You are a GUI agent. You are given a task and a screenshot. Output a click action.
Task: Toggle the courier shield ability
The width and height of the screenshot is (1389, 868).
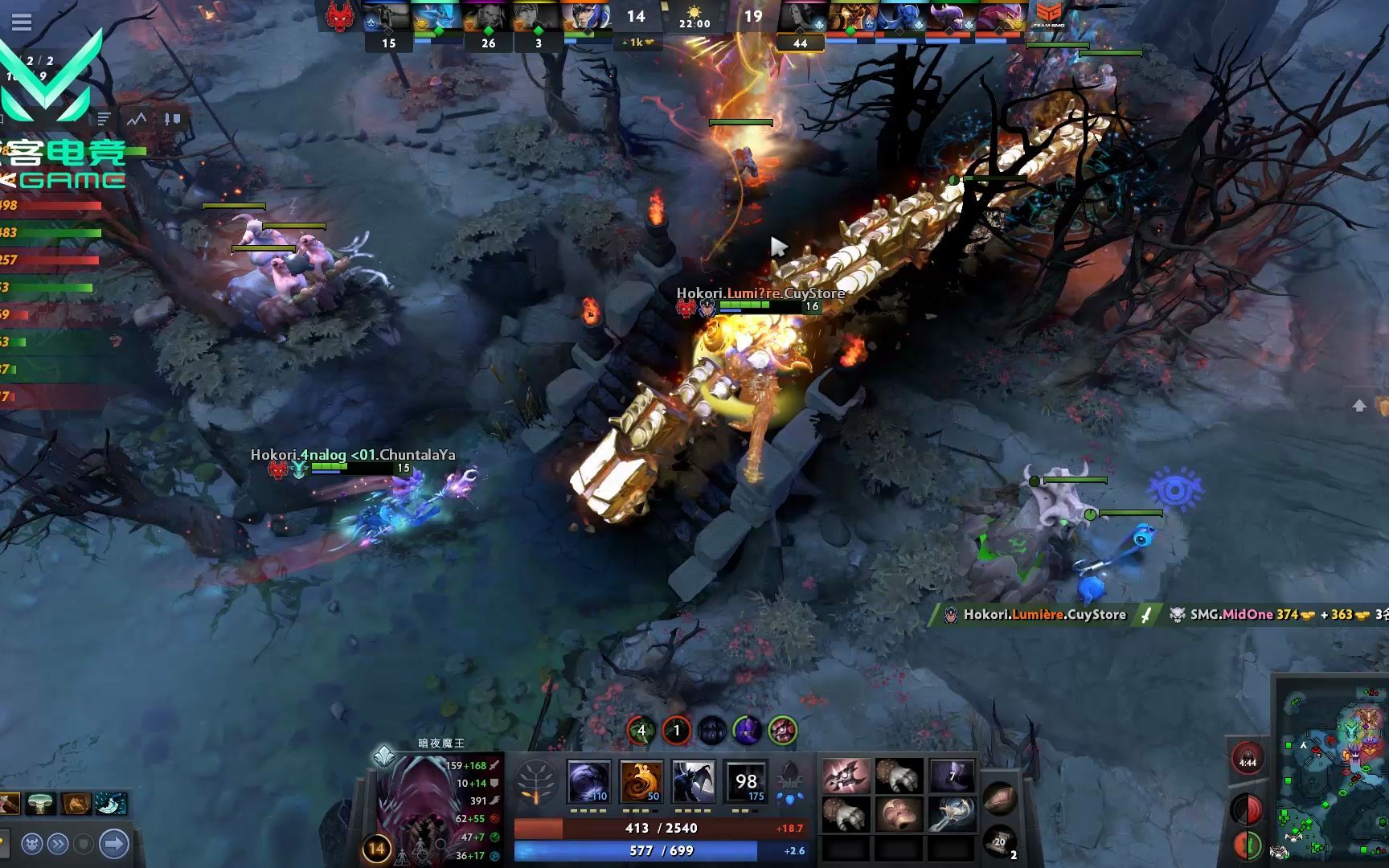[83, 845]
